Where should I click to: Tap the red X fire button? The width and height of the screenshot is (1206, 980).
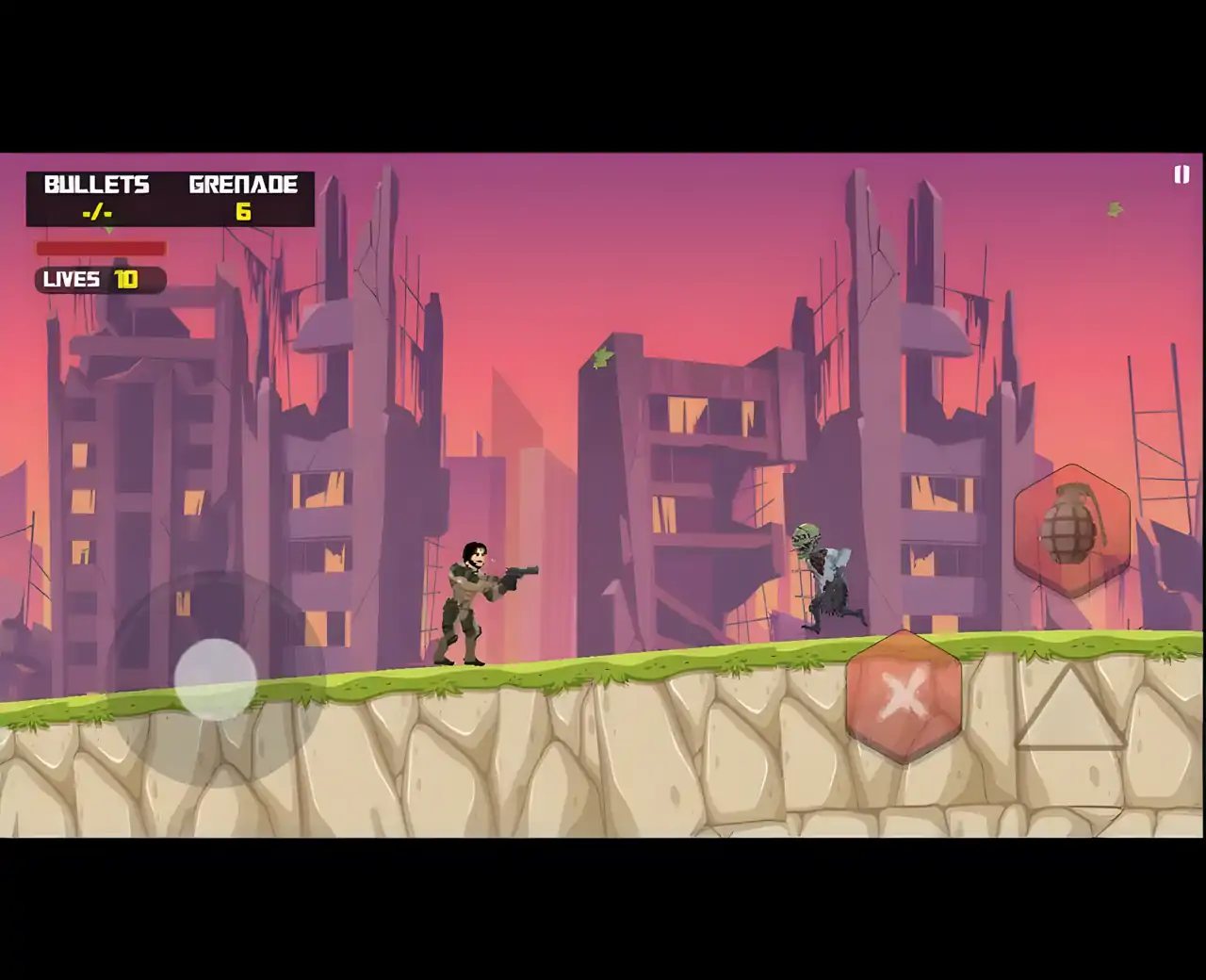tap(904, 696)
